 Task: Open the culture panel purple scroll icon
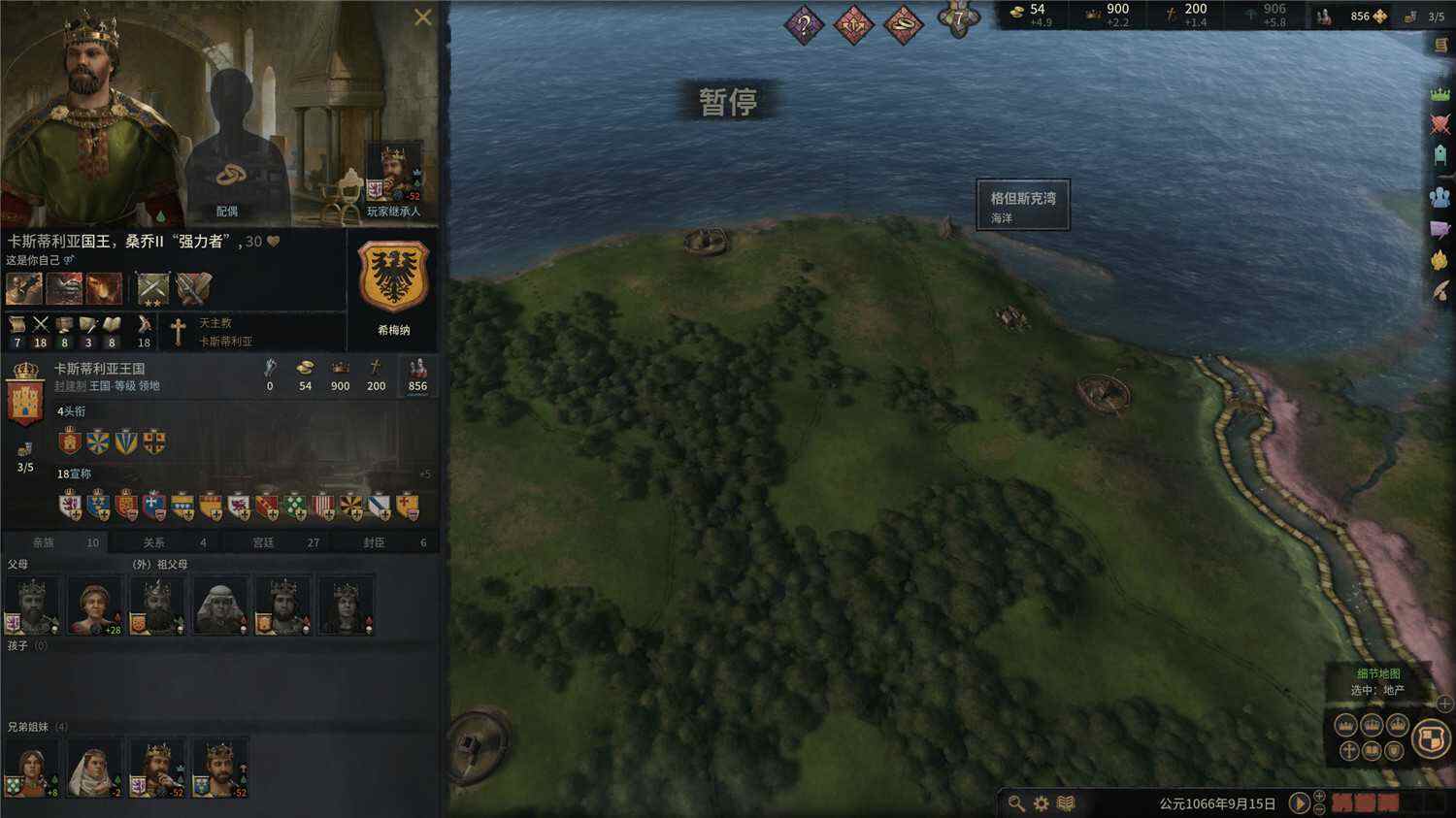click(x=1440, y=226)
